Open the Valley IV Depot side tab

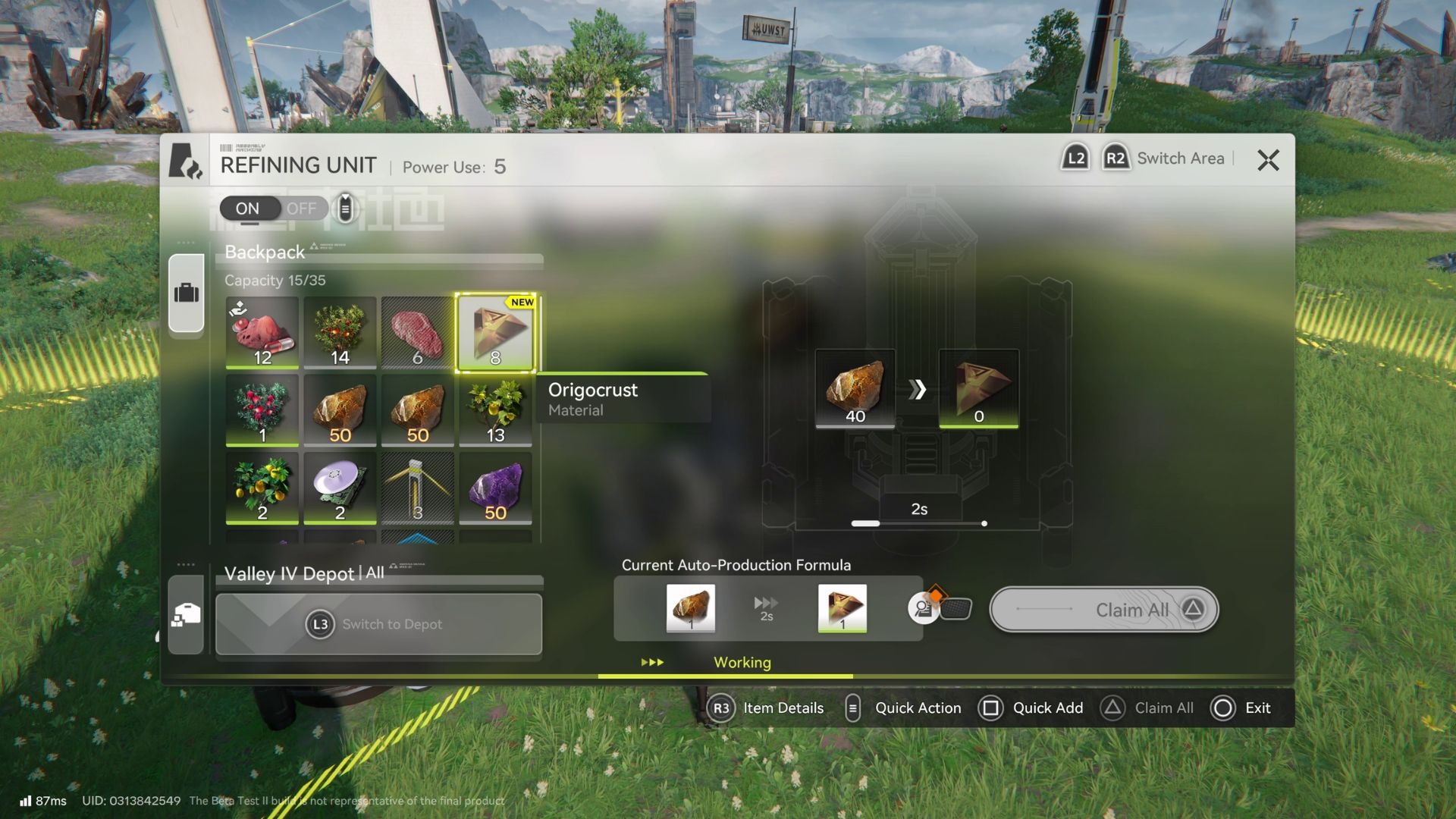(187, 614)
